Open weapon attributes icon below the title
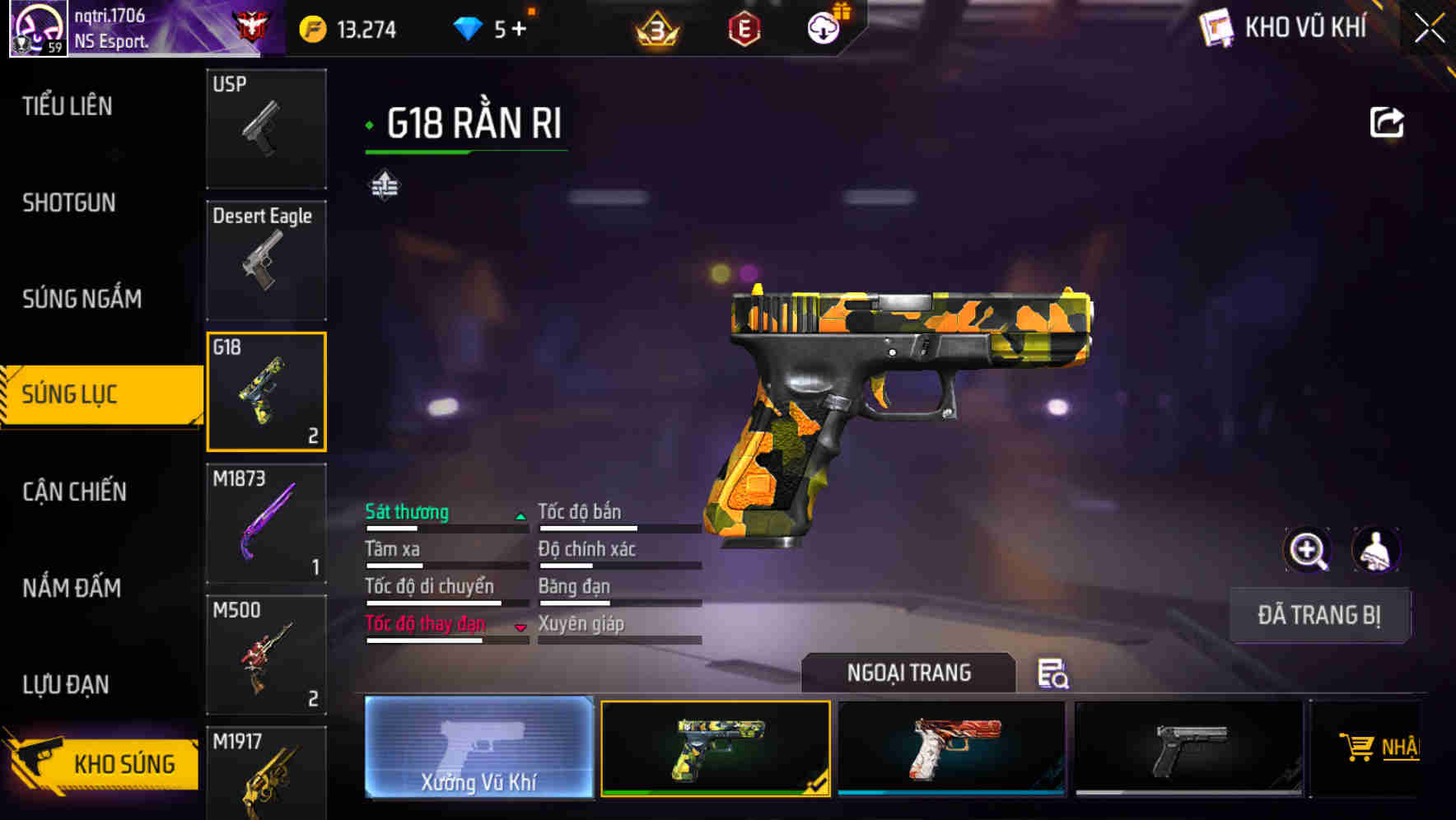The image size is (1456, 820). click(384, 185)
